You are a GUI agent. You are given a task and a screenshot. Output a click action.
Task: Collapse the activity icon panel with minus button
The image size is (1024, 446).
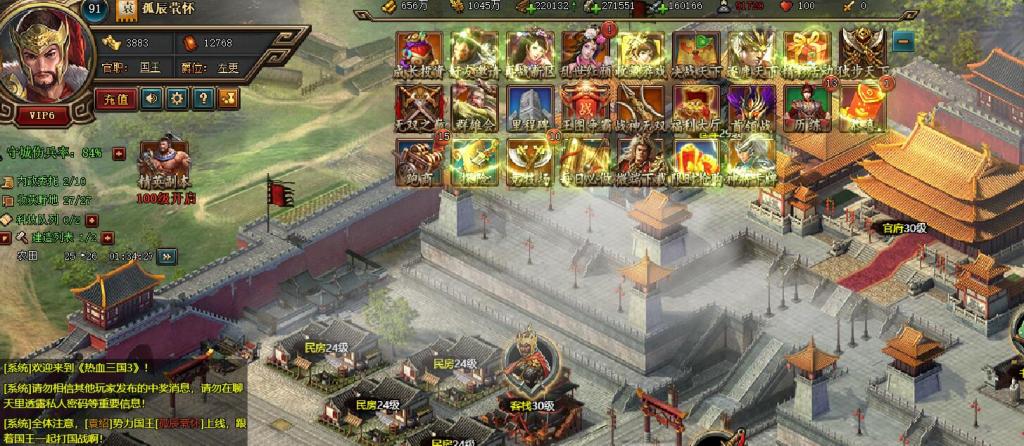pyautogui.click(x=903, y=42)
